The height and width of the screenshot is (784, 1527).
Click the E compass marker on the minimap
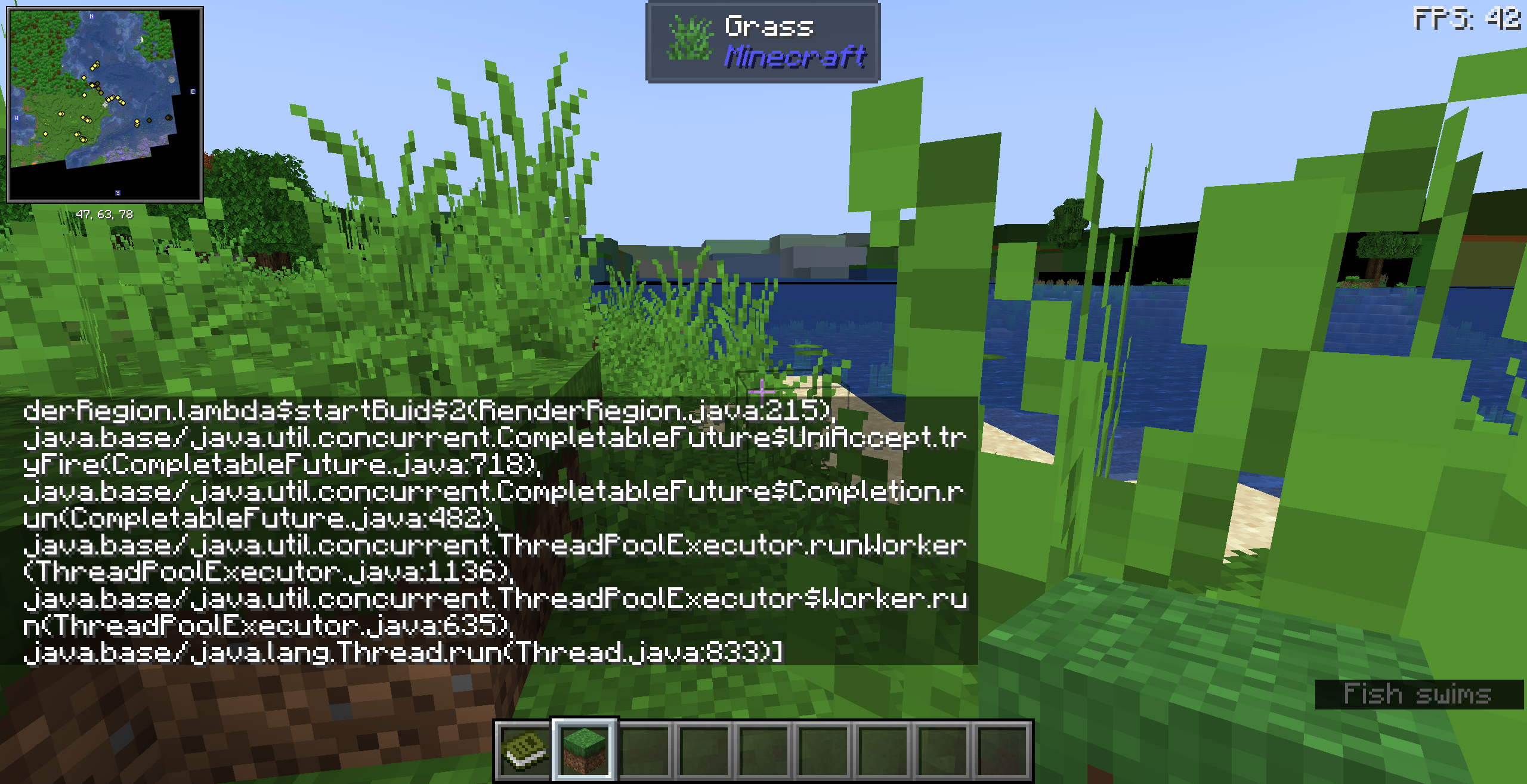(x=193, y=91)
